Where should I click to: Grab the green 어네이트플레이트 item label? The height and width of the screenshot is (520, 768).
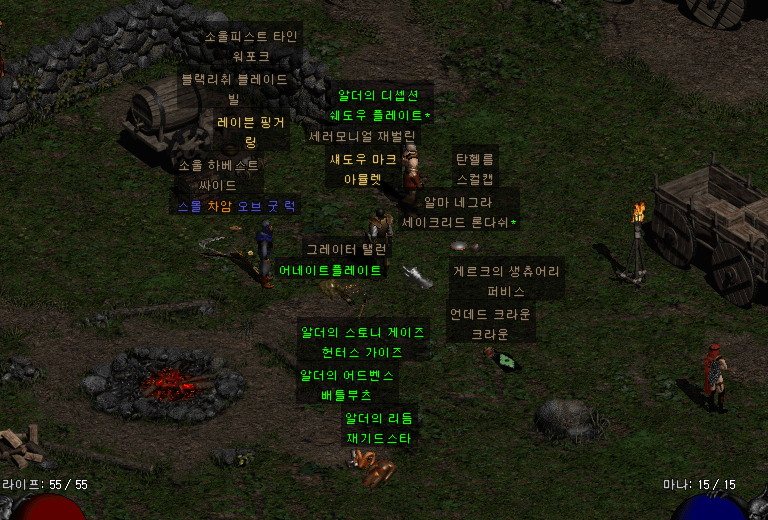(330, 270)
